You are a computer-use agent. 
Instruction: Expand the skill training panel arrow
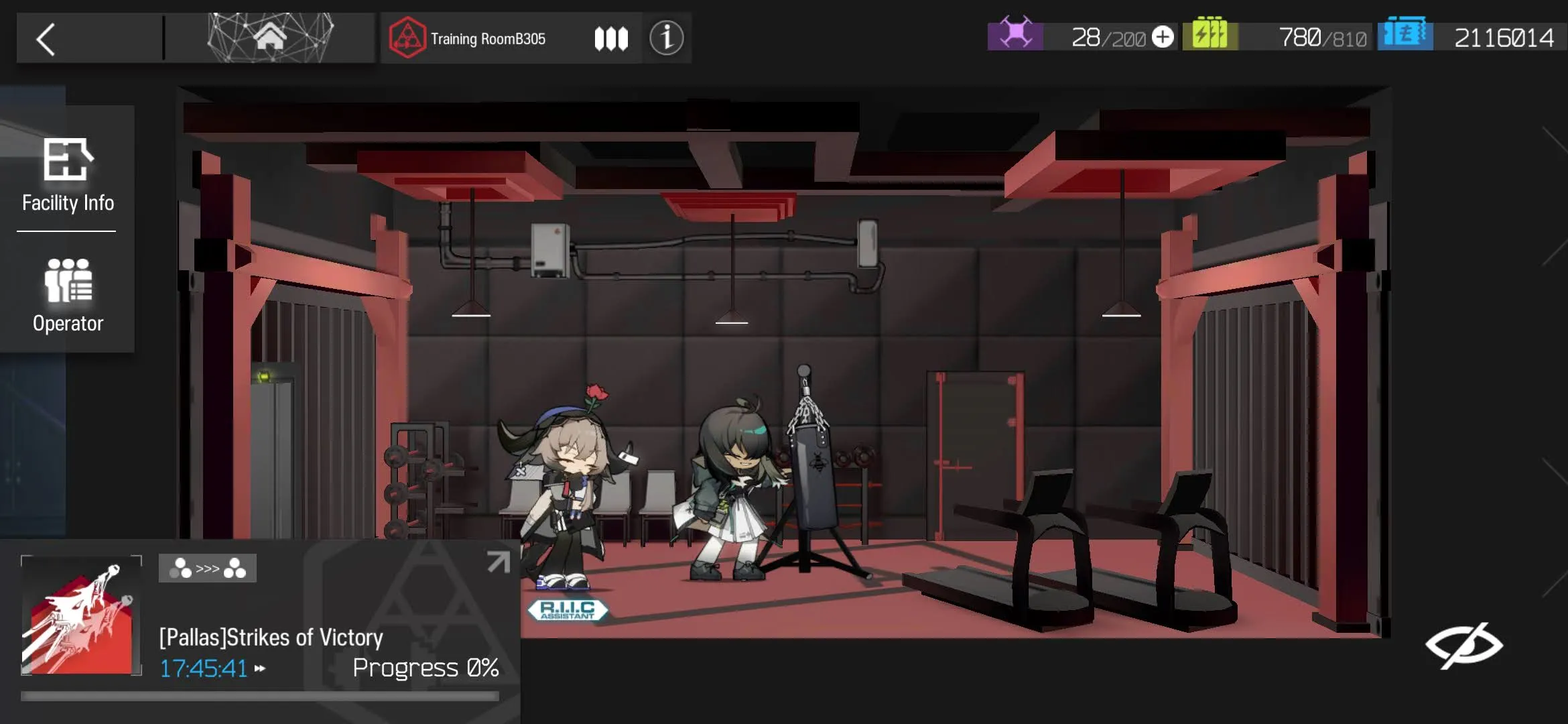(x=498, y=562)
